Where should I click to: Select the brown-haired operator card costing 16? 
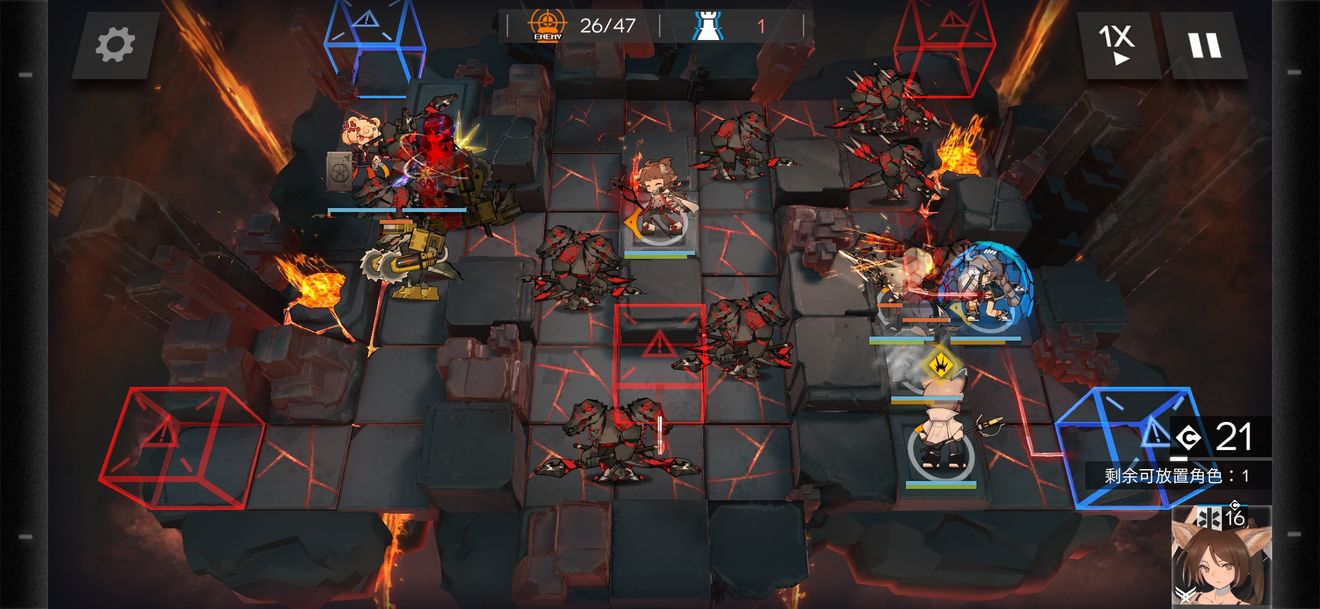click(1221, 557)
